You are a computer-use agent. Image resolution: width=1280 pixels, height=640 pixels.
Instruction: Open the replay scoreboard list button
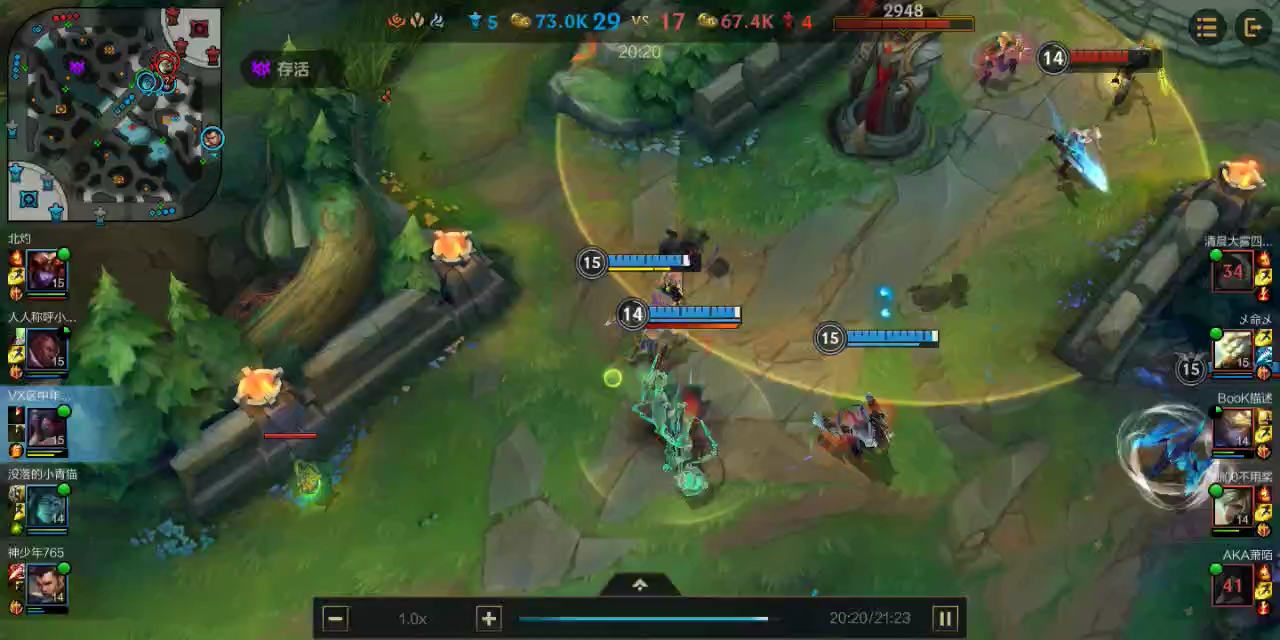pyautogui.click(x=1207, y=28)
